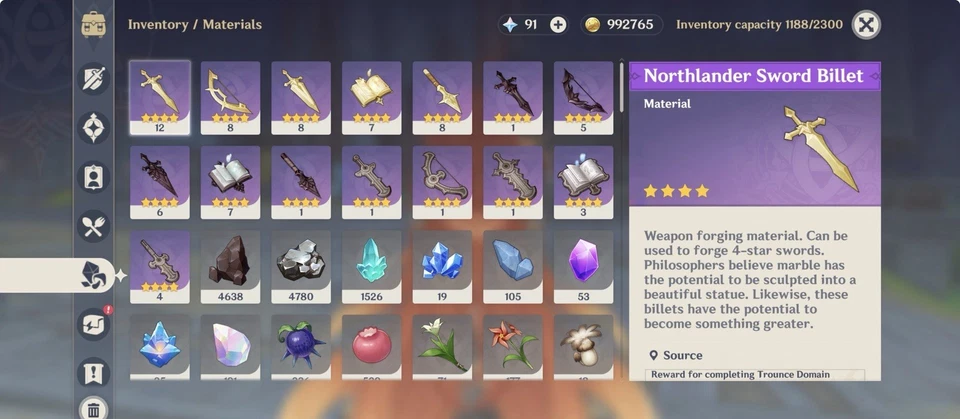The image size is (960, 419).
Task: Select the purple gem stack of 53
Action: [584, 265]
